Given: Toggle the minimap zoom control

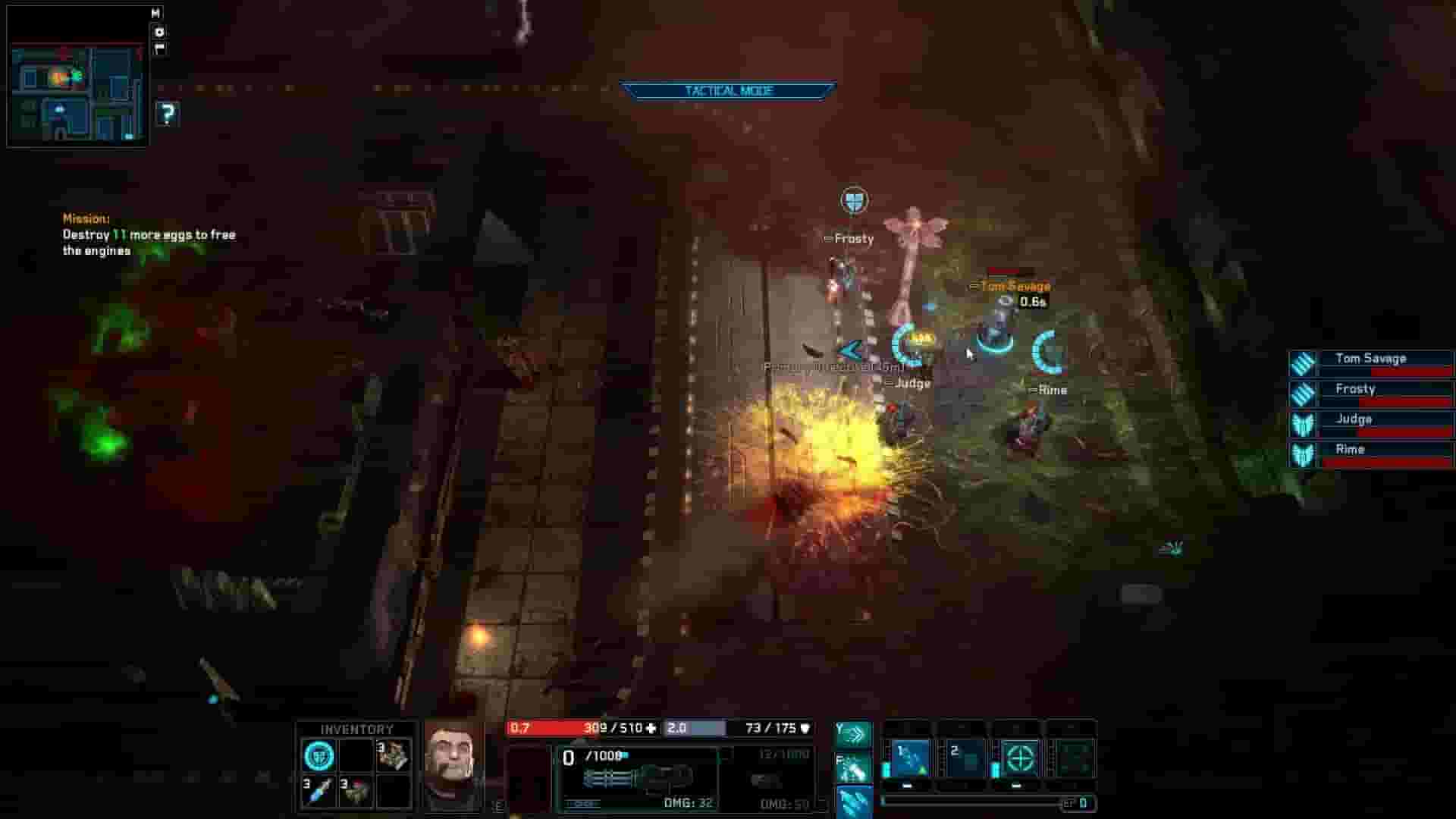Looking at the screenshot, I should (x=159, y=34).
